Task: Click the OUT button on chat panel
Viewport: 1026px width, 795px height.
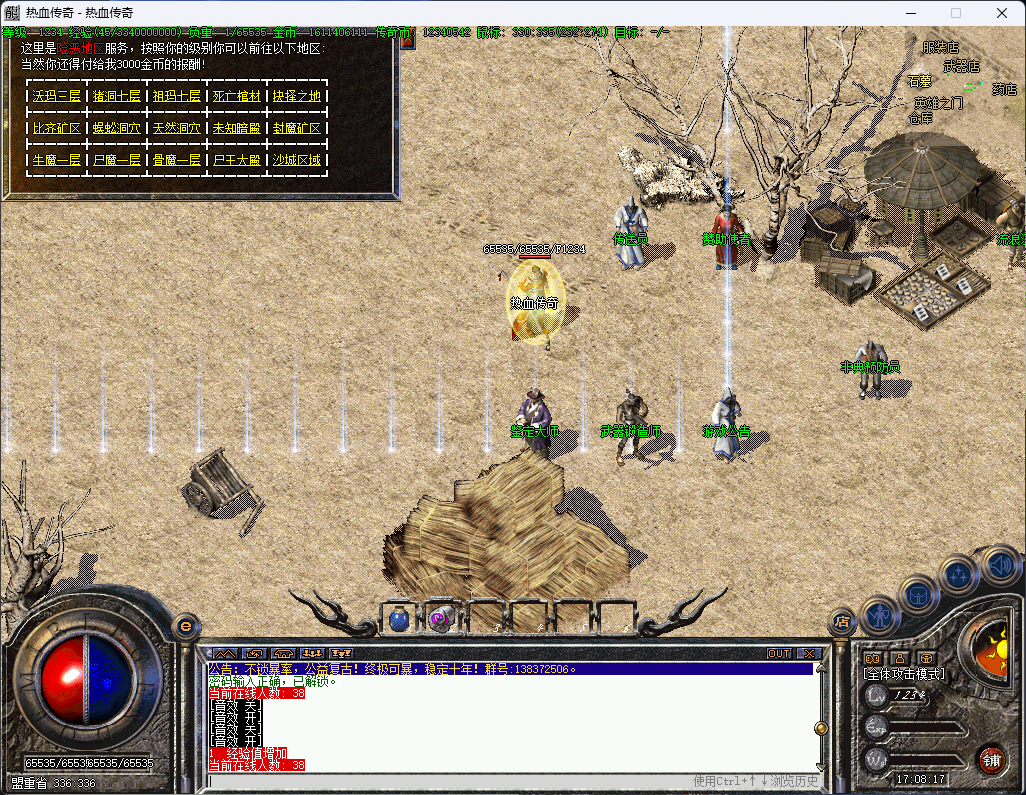Action: point(779,654)
